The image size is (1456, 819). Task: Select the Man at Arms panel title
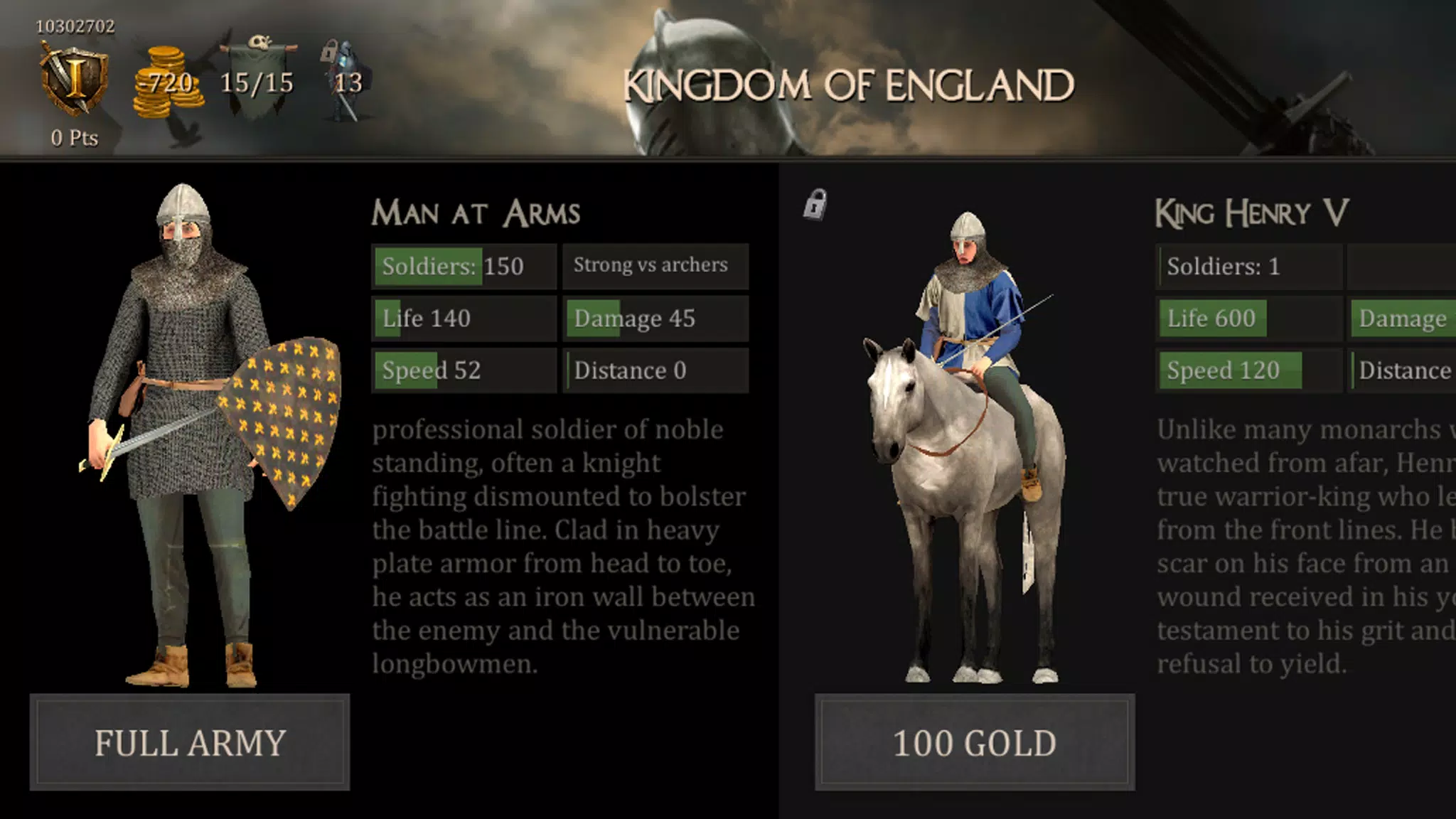(x=478, y=211)
